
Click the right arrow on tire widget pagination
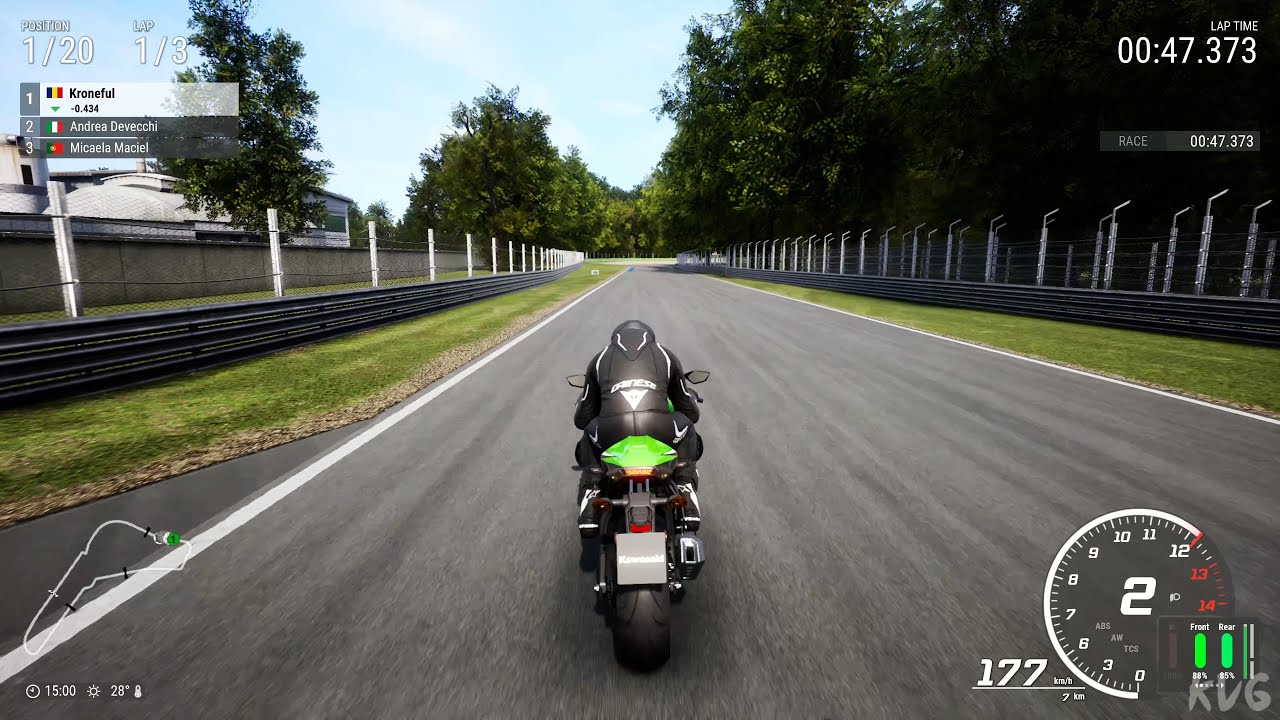(1223, 685)
